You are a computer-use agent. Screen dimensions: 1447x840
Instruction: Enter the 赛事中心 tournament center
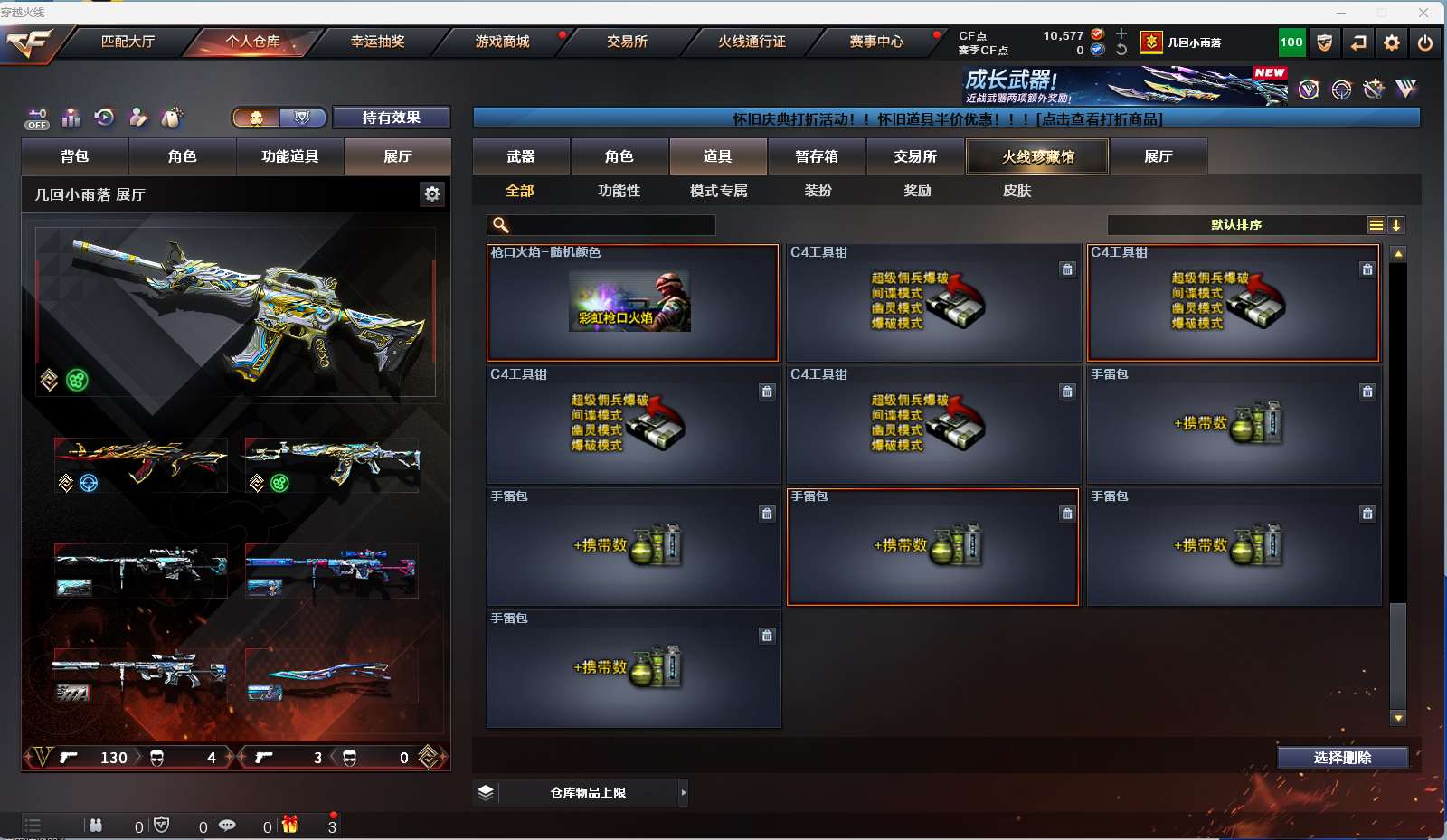[x=876, y=42]
